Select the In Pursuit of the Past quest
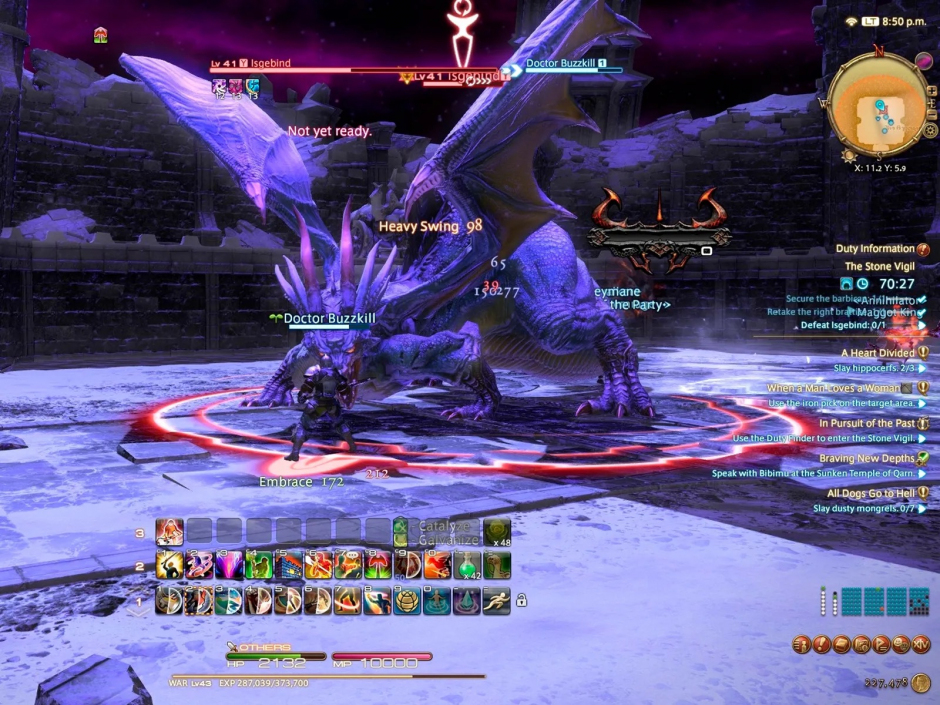 point(866,423)
